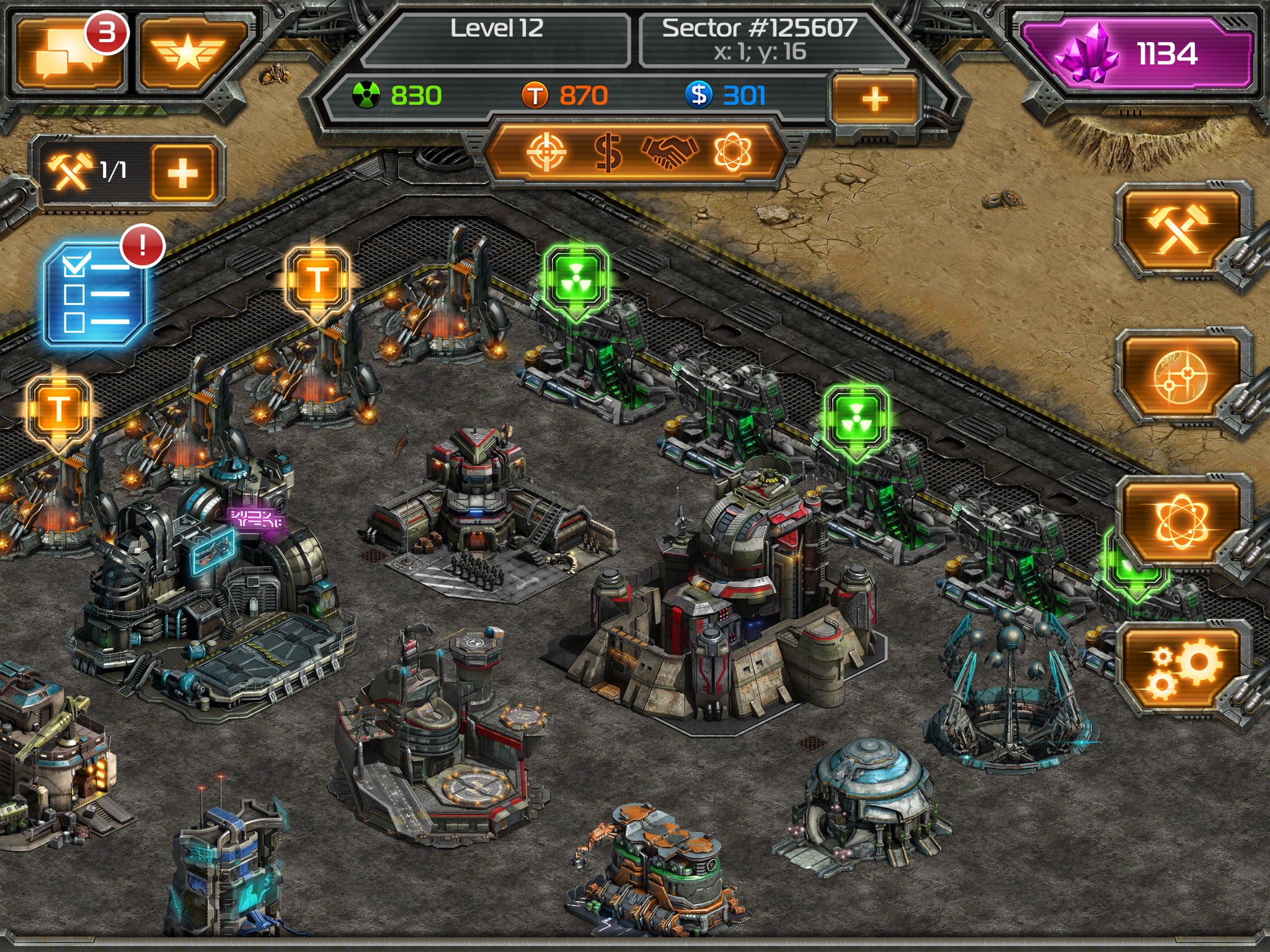Expand resources with the plus beside credits counter
The height and width of the screenshot is (952, 1270).
874,96
